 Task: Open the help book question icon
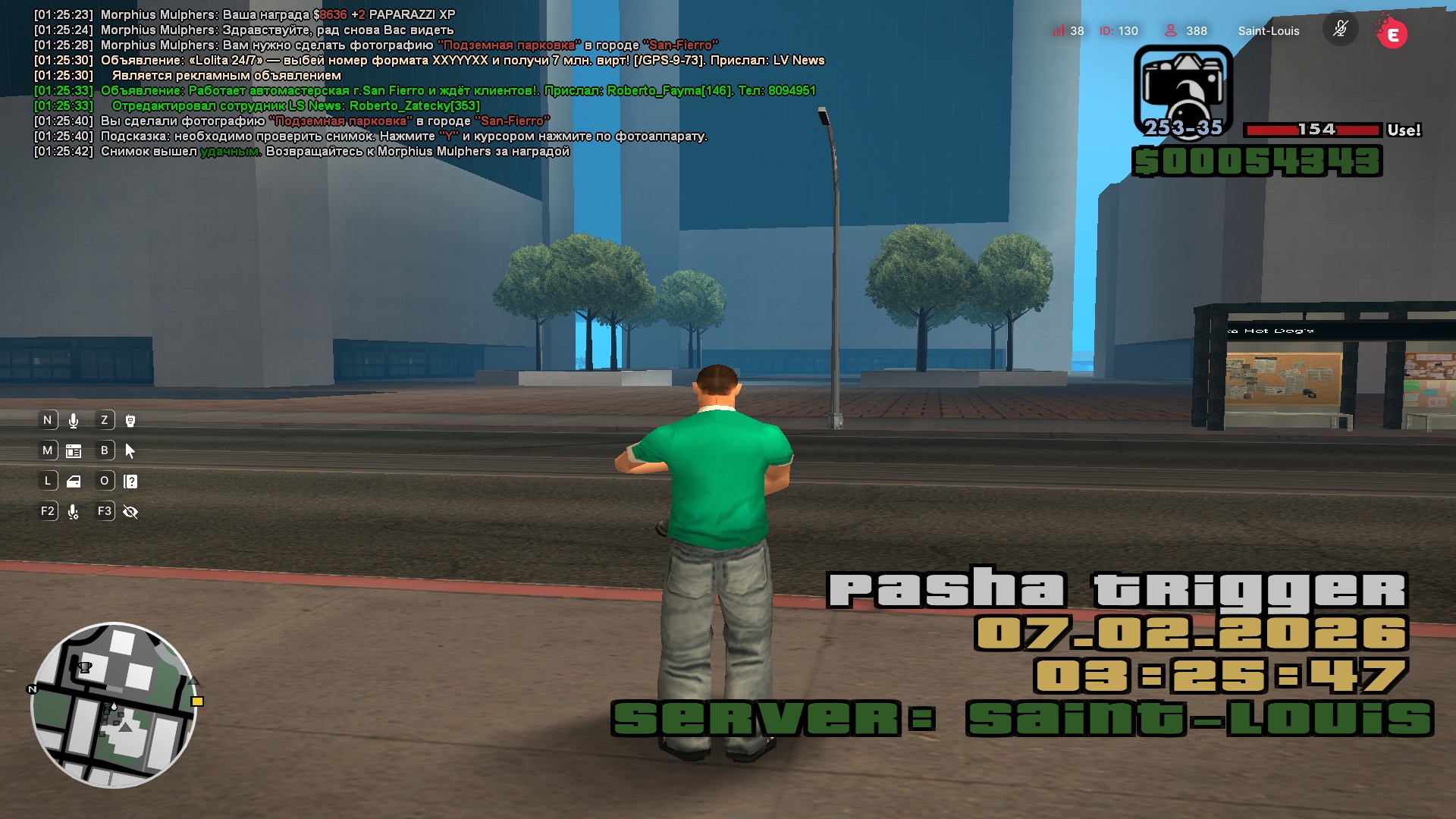[130, 482]
